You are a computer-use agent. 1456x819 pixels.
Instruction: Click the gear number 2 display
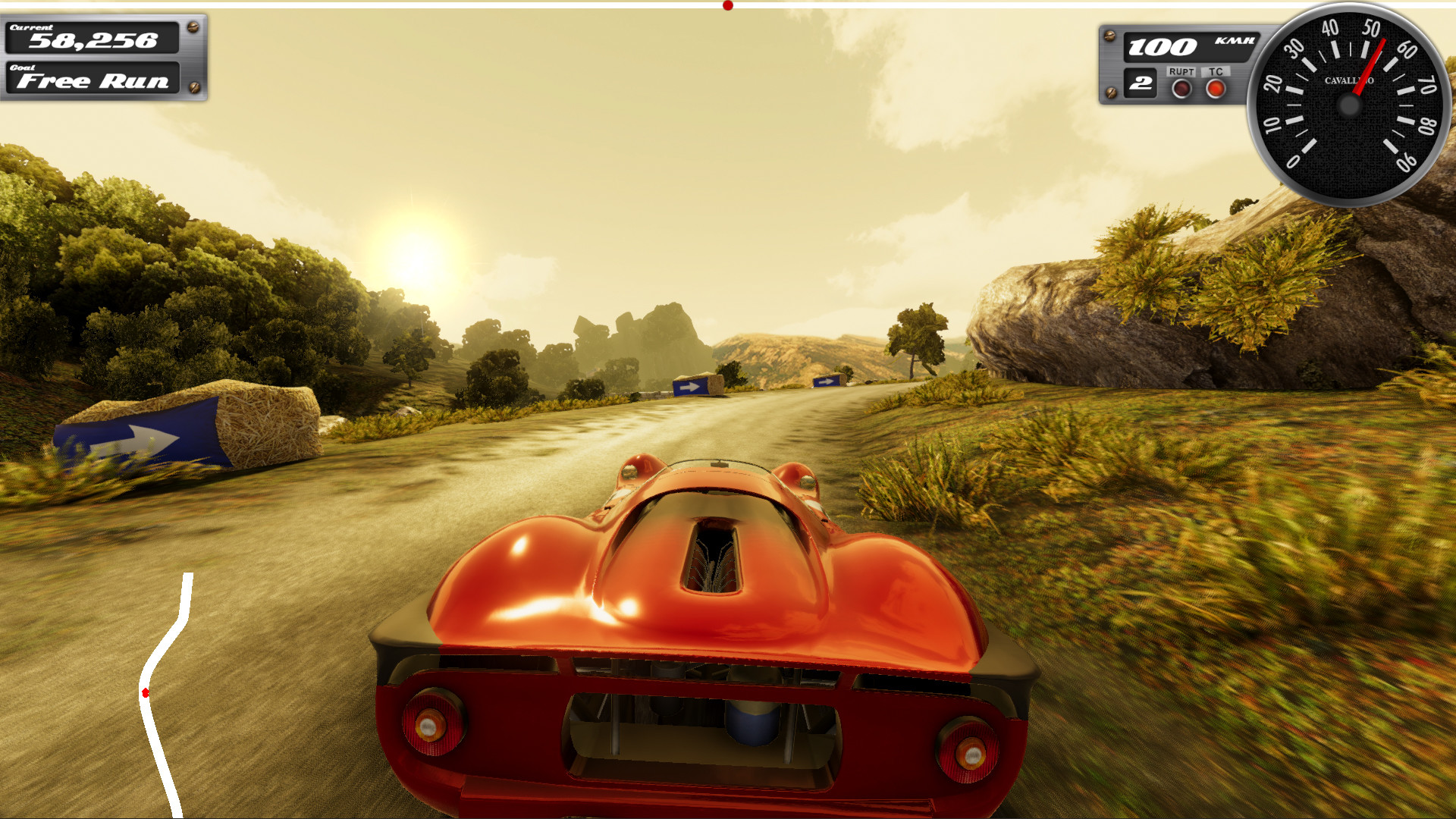(1140, 83)
